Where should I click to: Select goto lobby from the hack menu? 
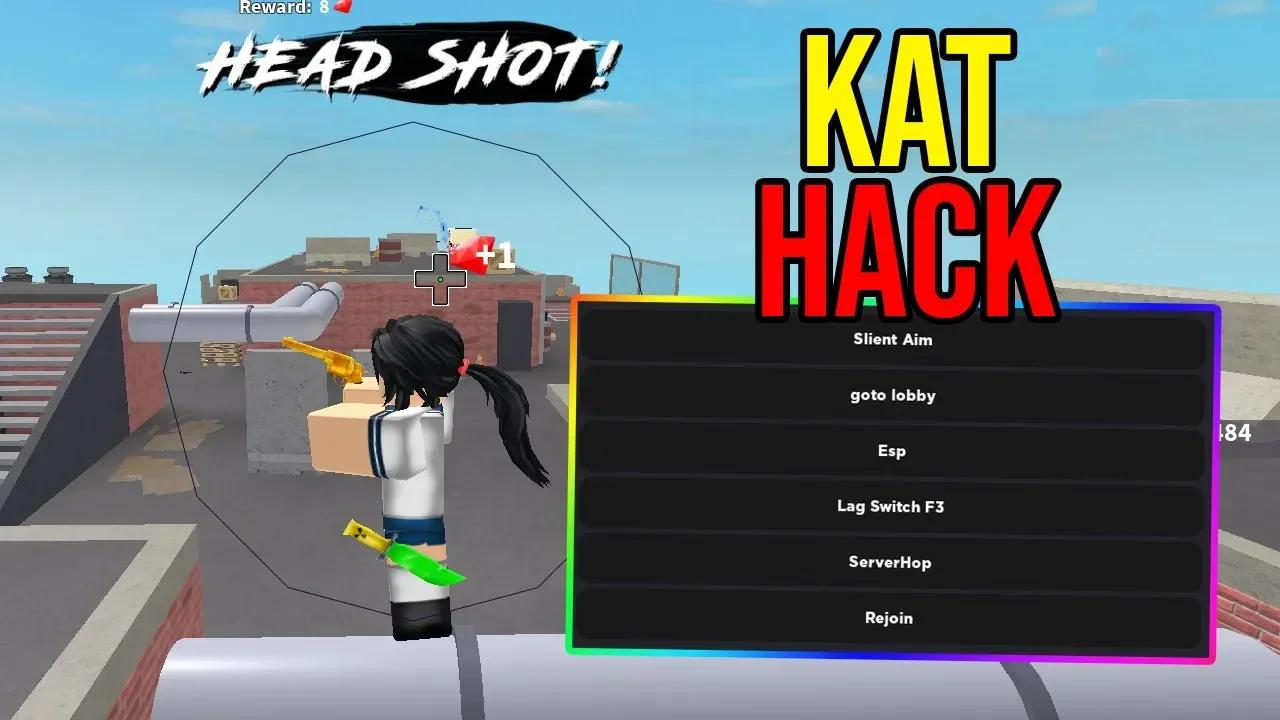coord(892,395)
